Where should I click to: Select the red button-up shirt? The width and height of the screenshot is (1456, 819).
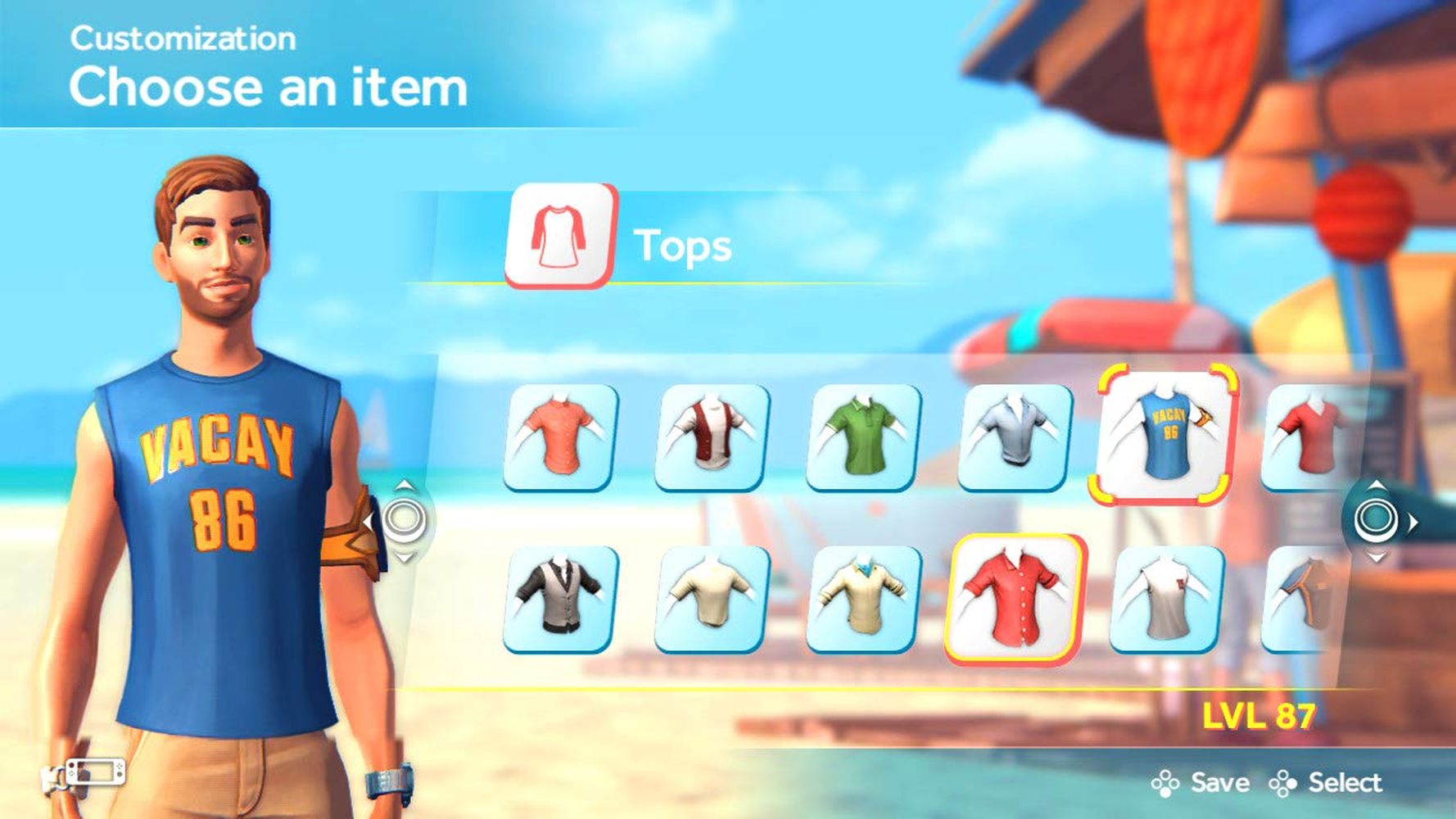[1015, 599]
